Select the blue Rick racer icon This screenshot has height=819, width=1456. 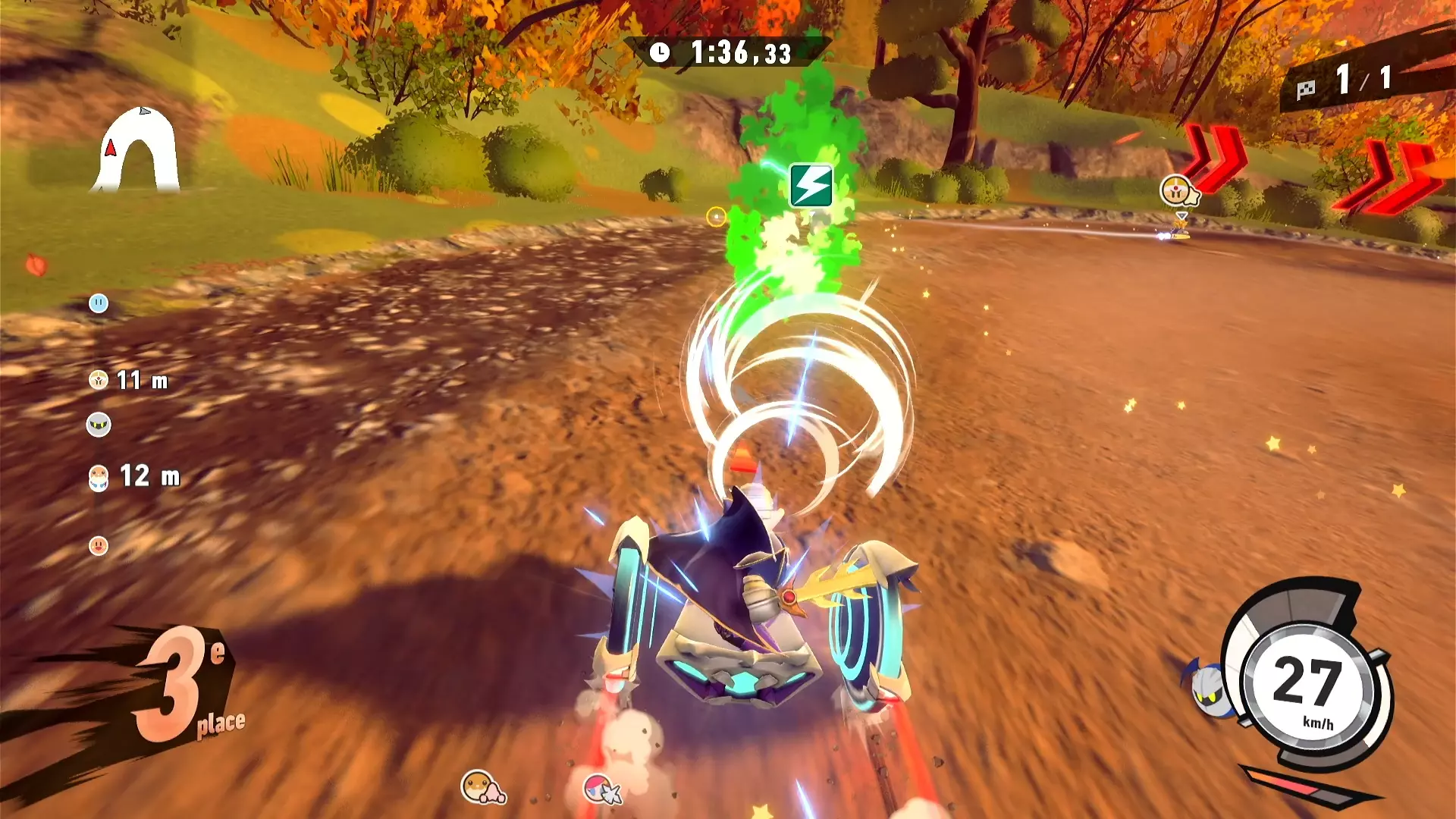[99, 303]
